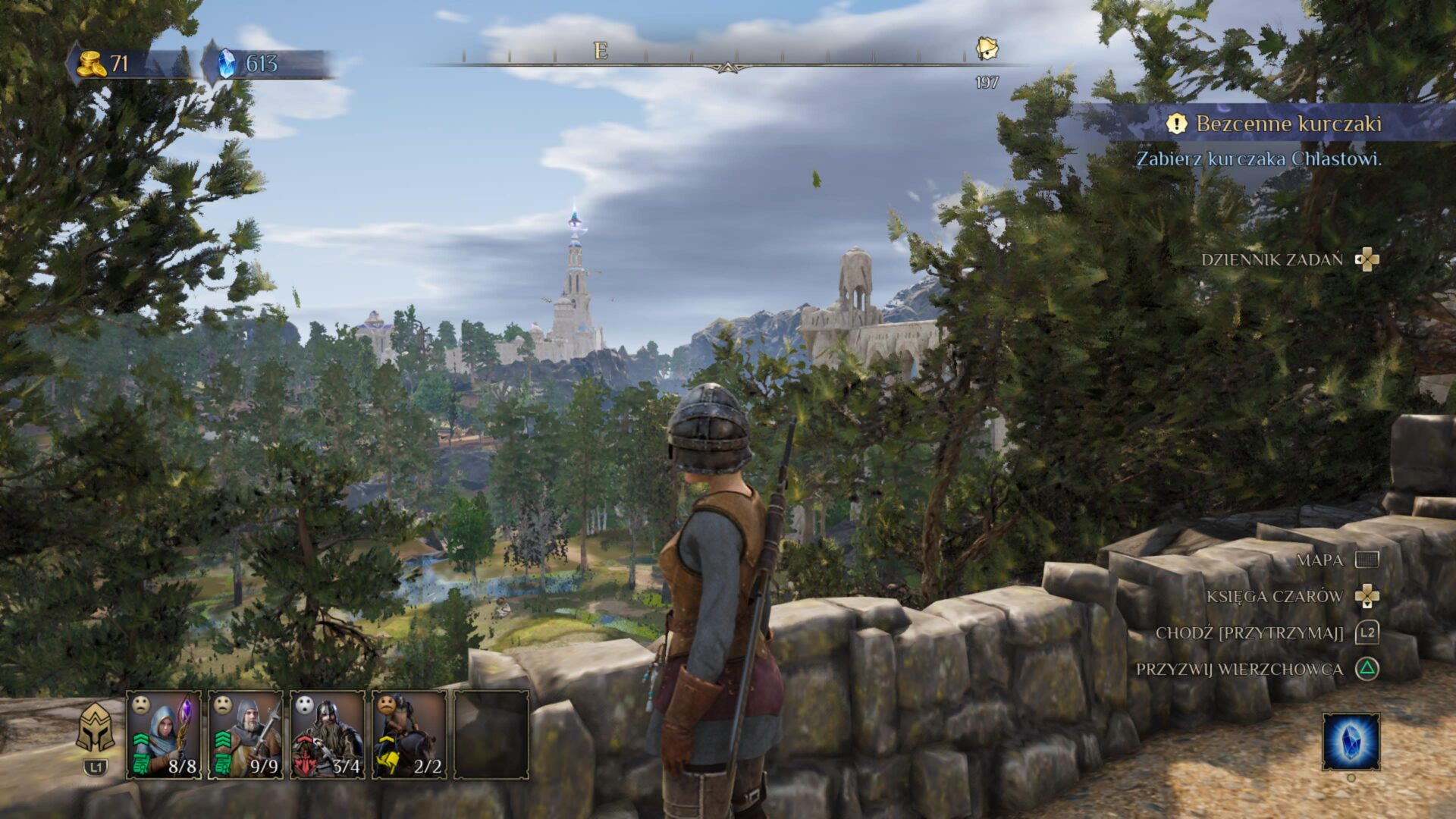Choose the bearded dwarf unit portrait
1456x819 pixels.
click(328, 734)
